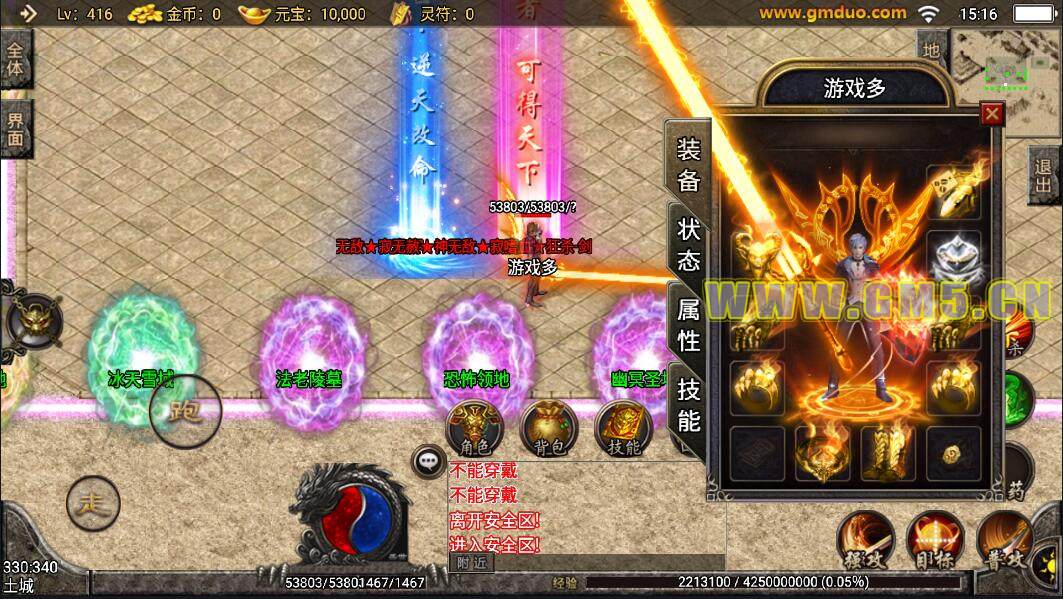Switch to the 装备 equipment tab
The width and height of the screenshot is (1063, 599).
click(689, 165)
